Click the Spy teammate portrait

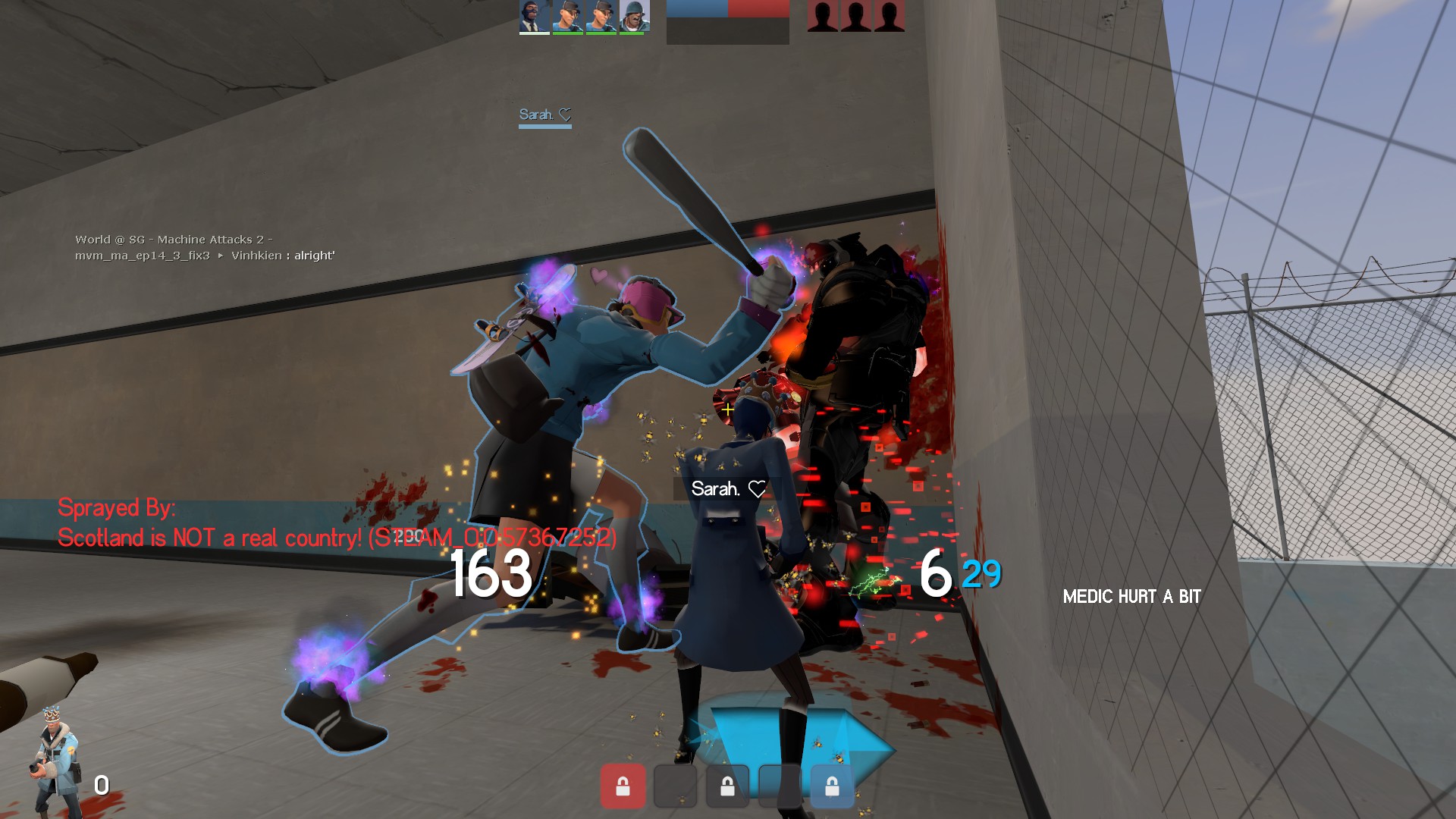[534, 16]
